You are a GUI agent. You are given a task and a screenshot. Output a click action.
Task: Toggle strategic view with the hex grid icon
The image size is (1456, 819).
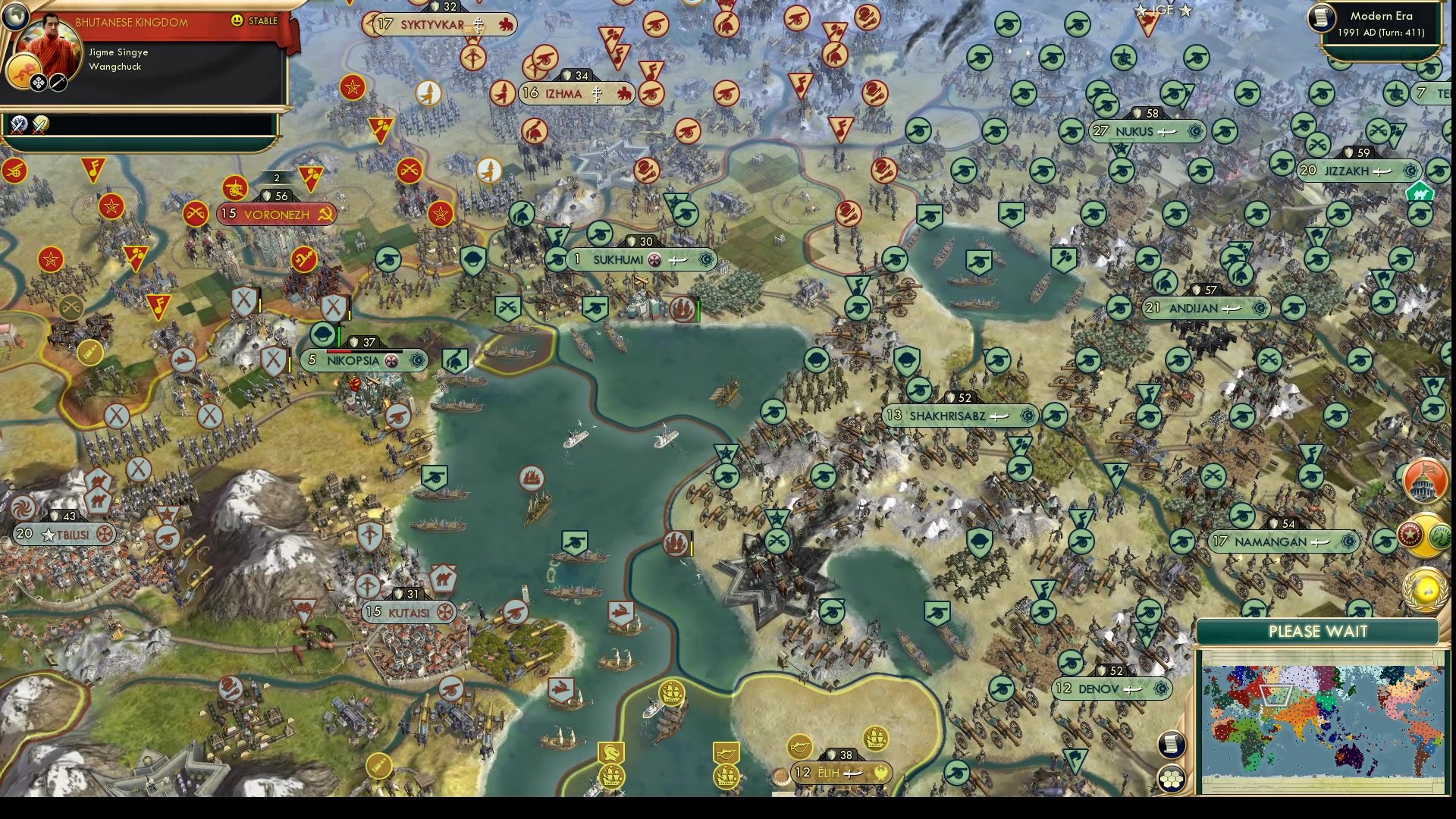[x=1172, y=777]
